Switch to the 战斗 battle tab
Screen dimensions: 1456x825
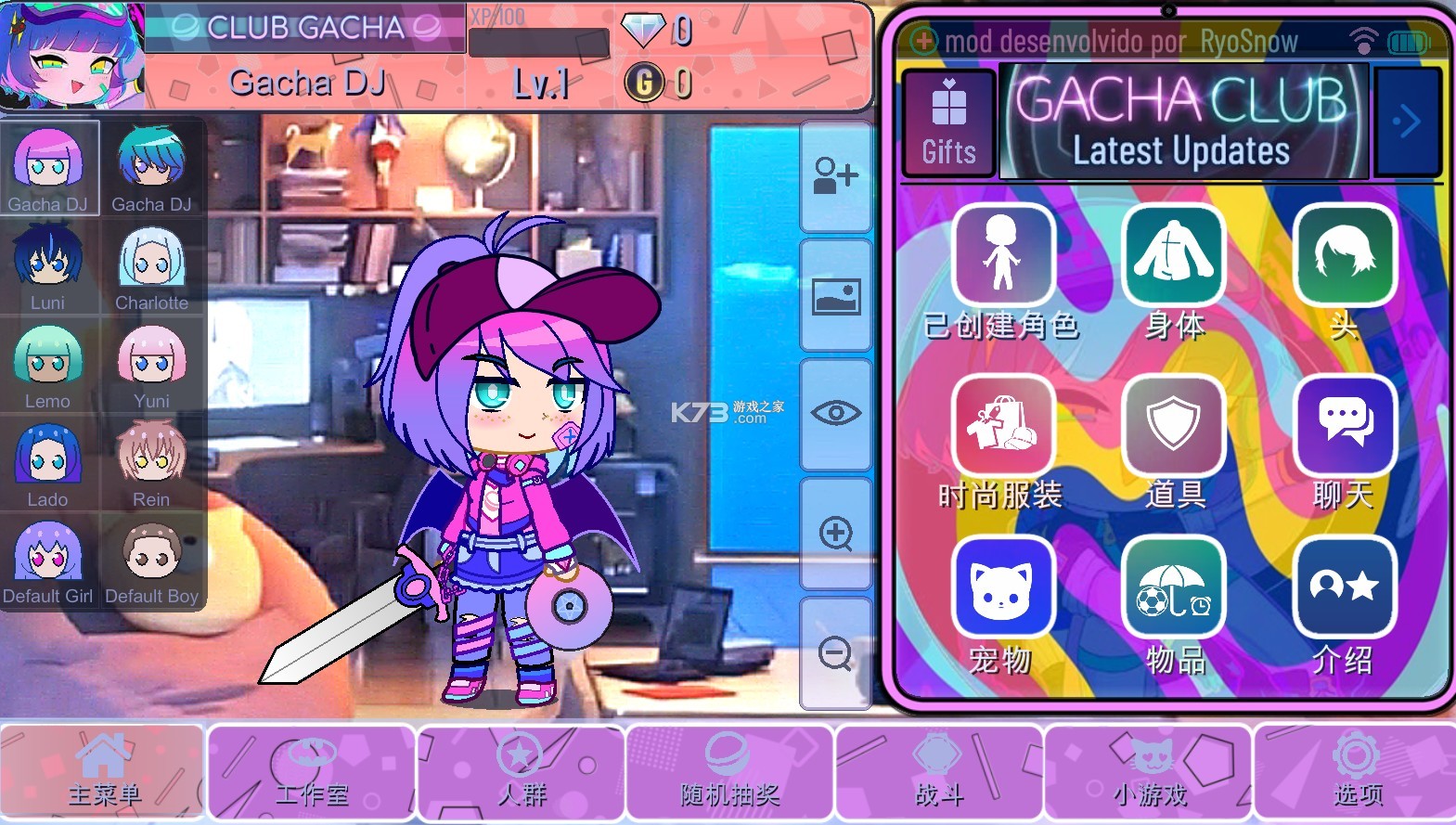point(937,771)
